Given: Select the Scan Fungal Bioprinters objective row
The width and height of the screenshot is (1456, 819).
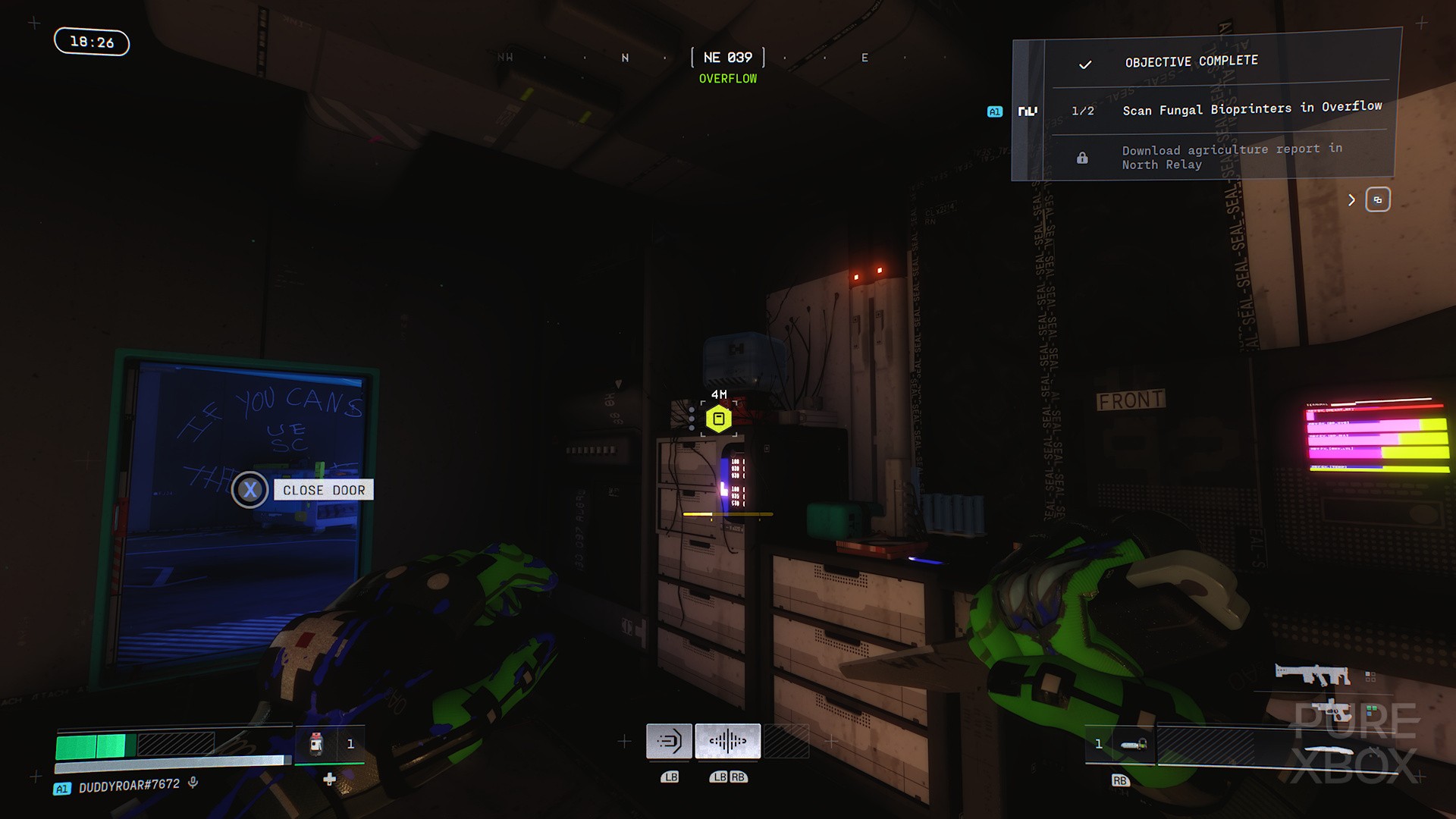Looking at the screenshot, I should pyautogui.click(x=1251, y=109).
